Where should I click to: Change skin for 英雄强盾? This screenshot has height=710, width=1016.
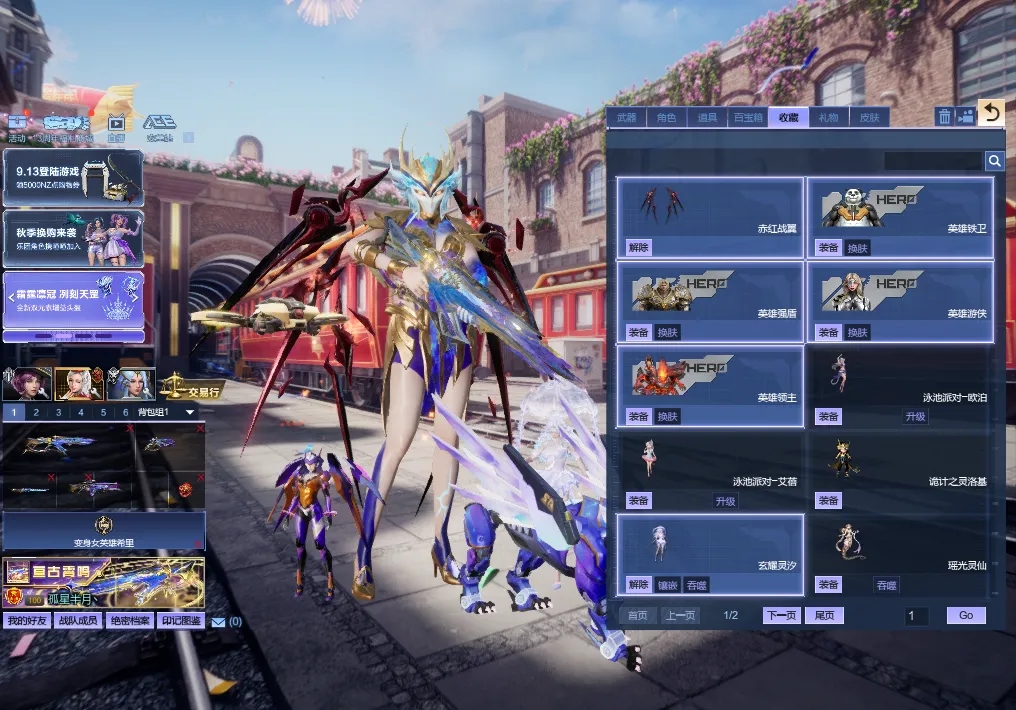tap(667, 332)
